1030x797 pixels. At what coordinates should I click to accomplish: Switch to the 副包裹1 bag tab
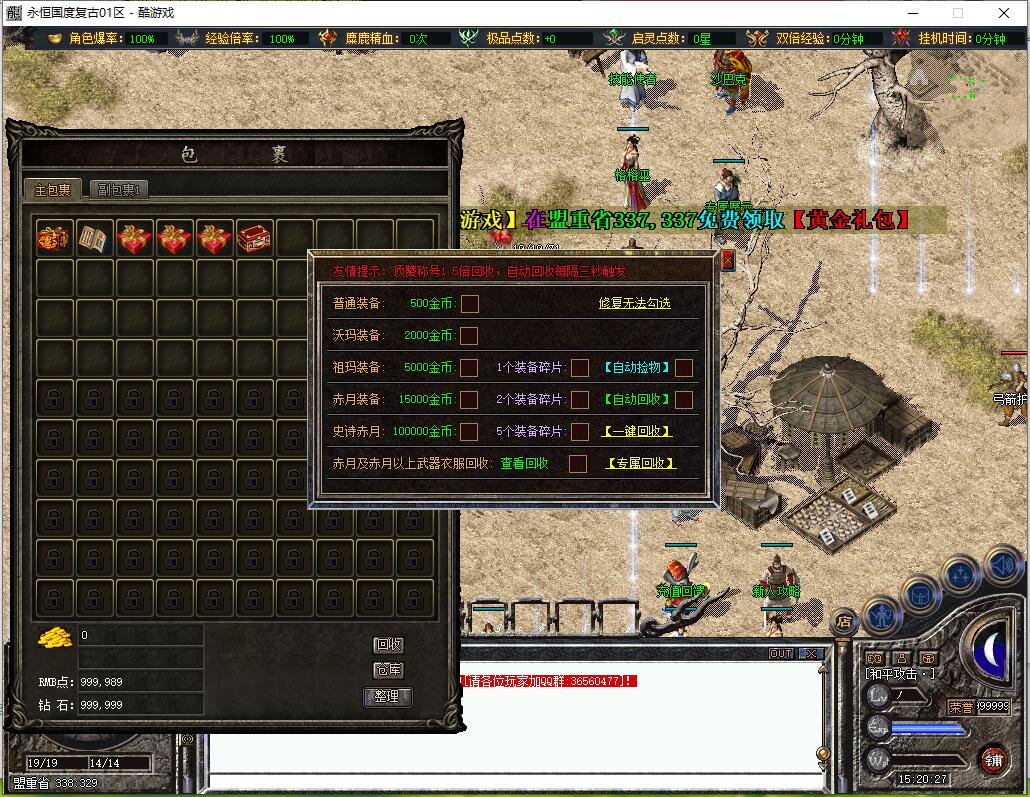[119, 189]
